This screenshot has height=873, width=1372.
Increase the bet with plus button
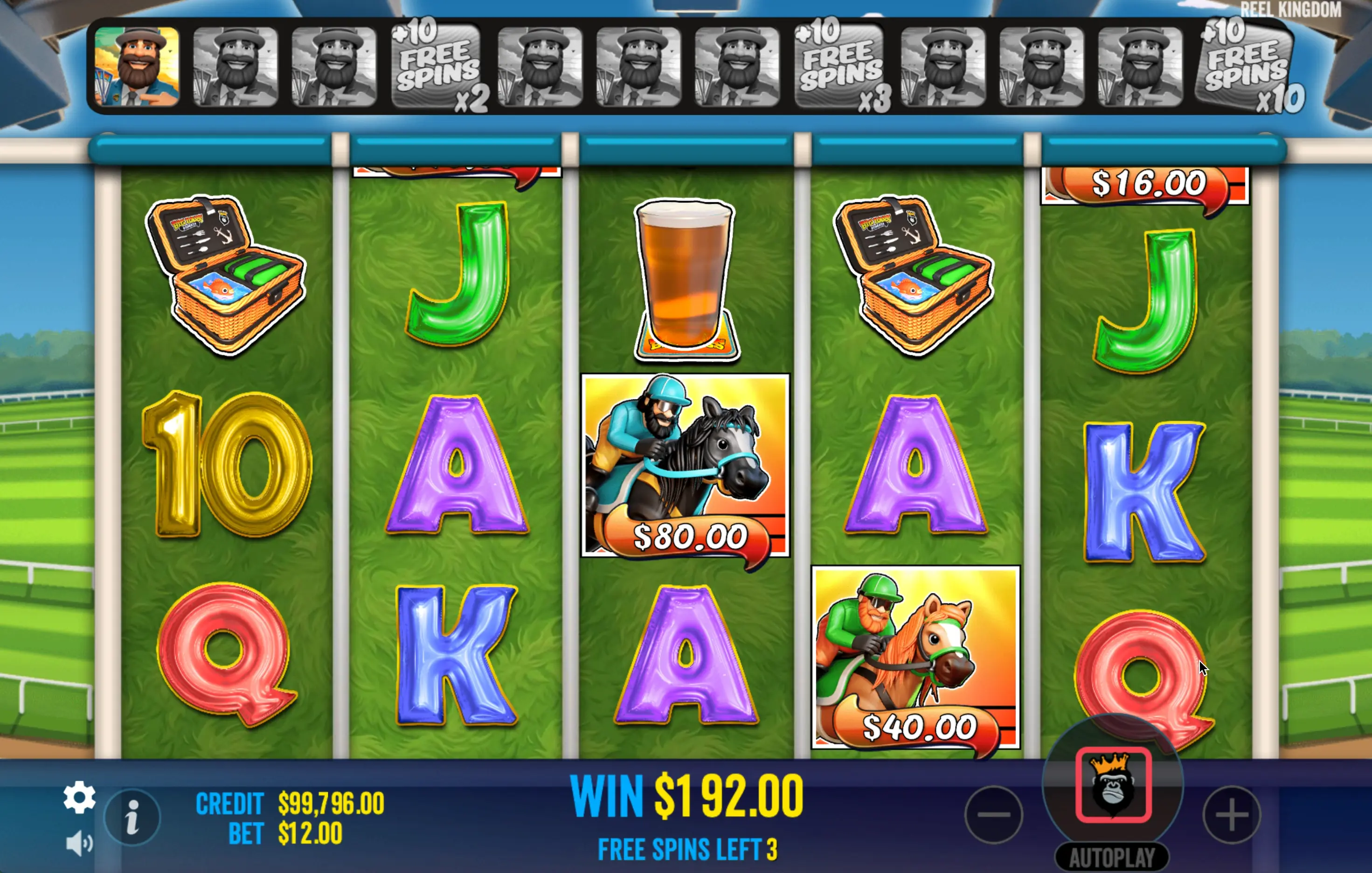tap(1231, 814)
